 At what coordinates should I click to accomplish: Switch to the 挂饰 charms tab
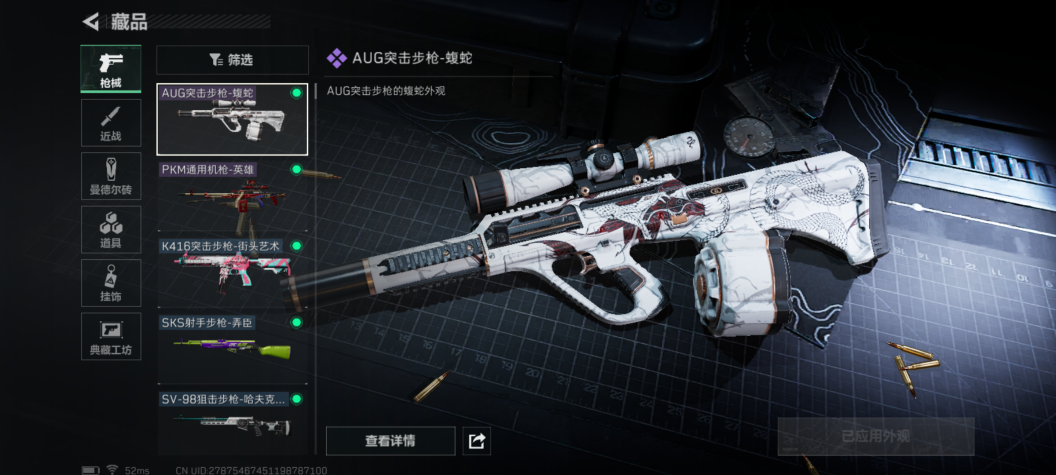[x=110, y=283]
